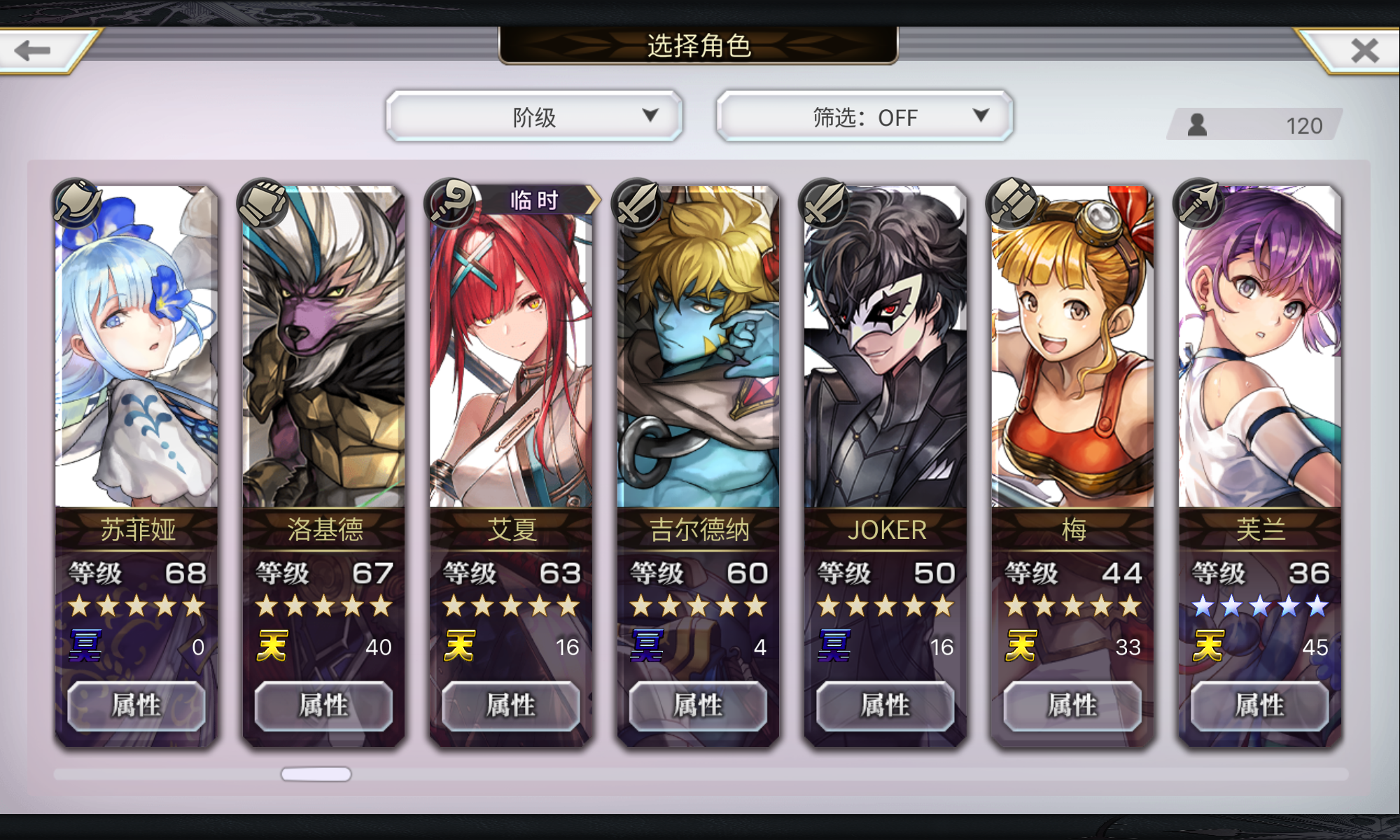The width and height of the screenshot is (1400, 840).
Task: Click the back arrow to return
Action: pos(33,49)
